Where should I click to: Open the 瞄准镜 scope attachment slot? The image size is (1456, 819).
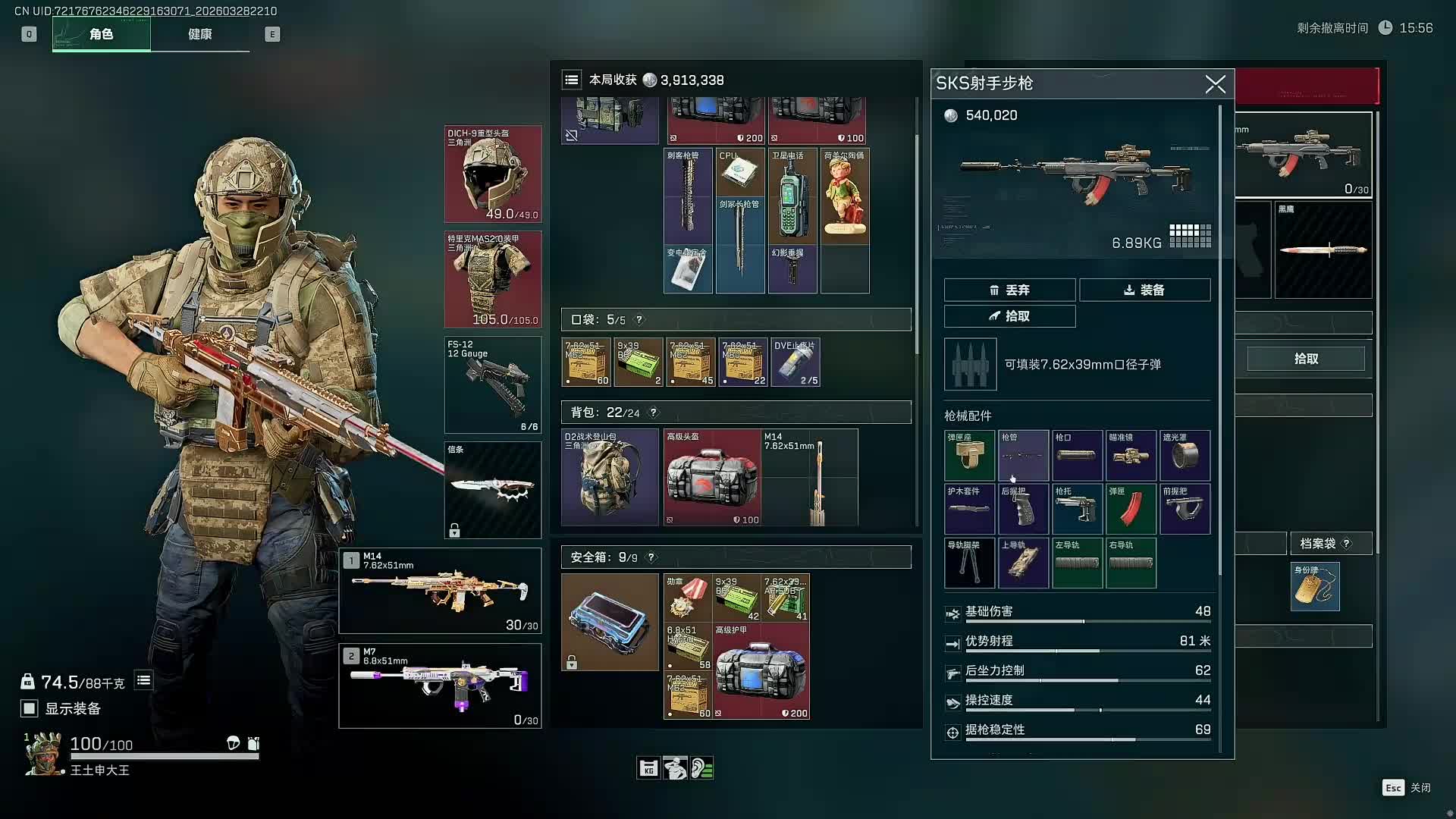pyautogui.click(x=1131, y=455)
